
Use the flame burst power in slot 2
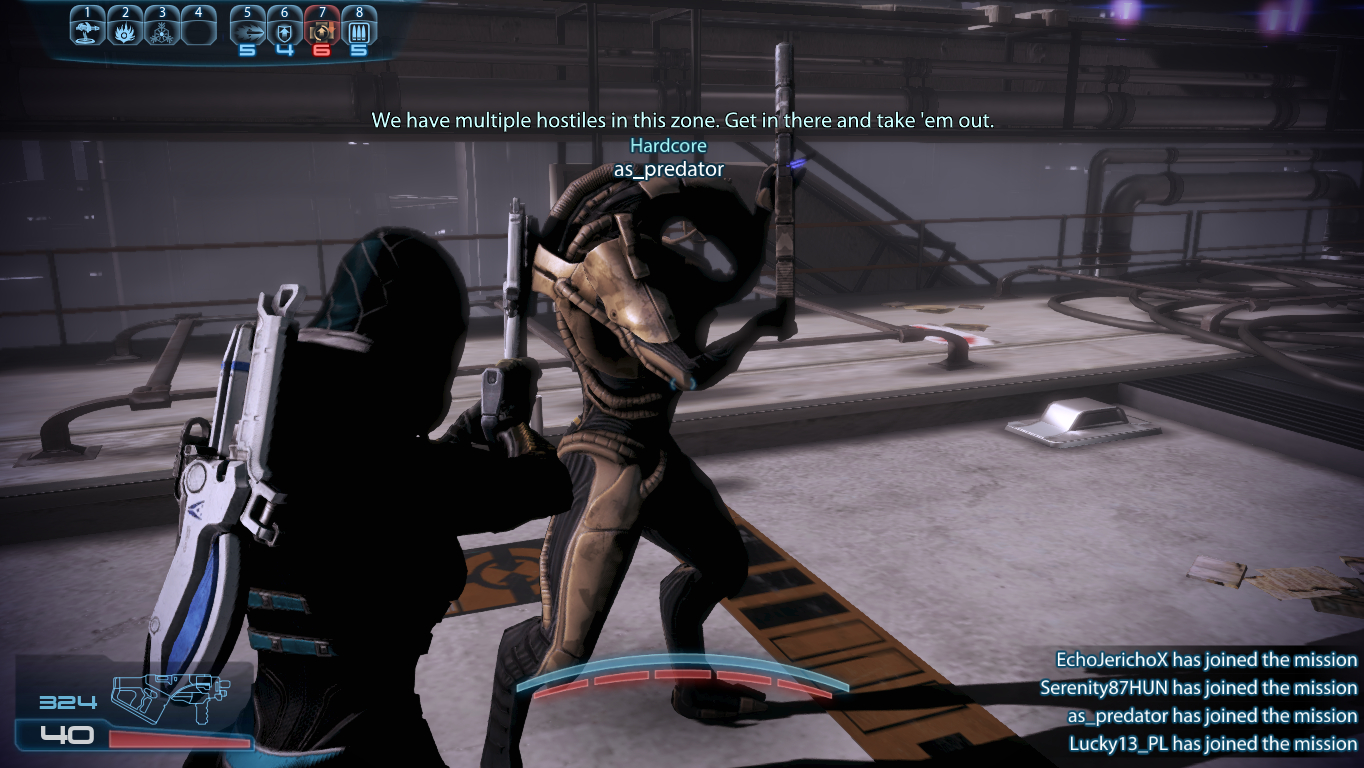coord(125,30)
